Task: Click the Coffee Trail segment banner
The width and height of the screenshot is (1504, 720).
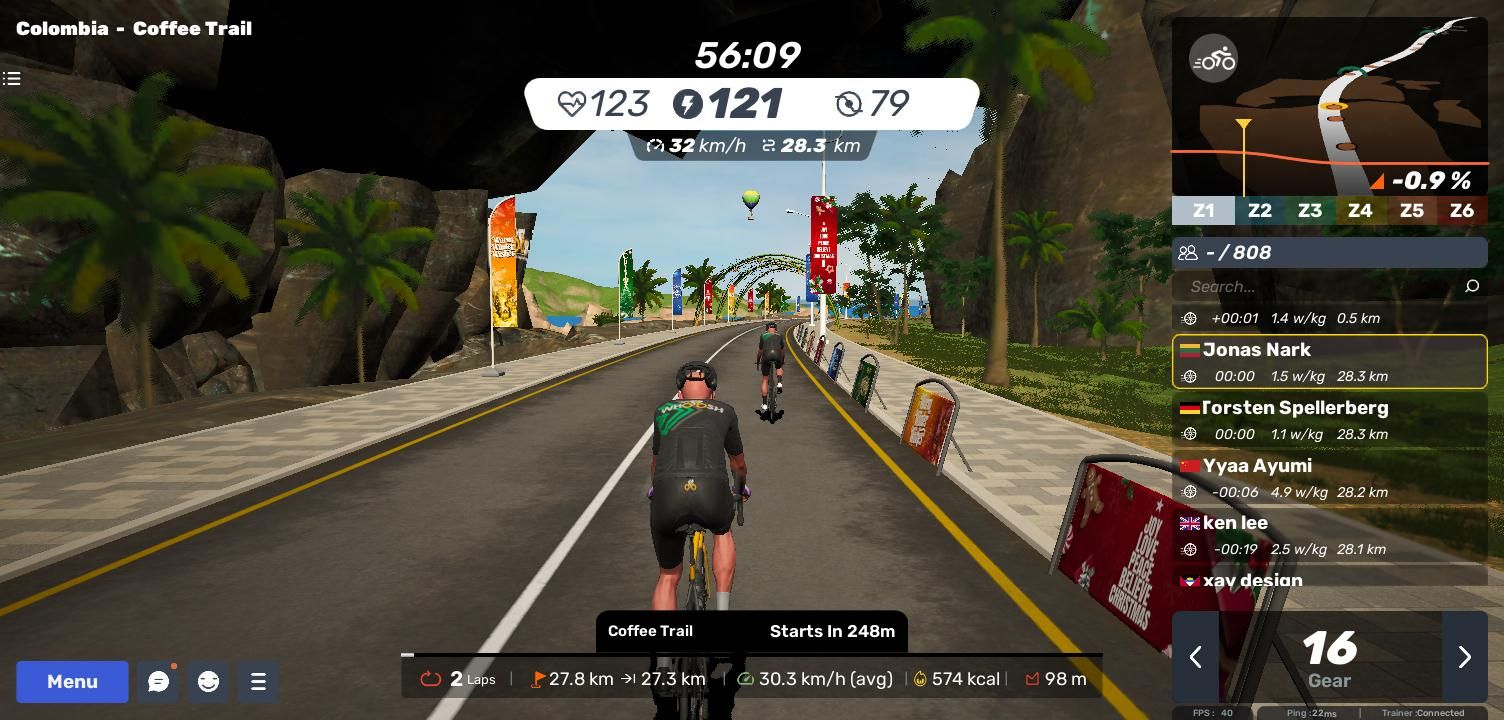Action: [x=751, y=631]
